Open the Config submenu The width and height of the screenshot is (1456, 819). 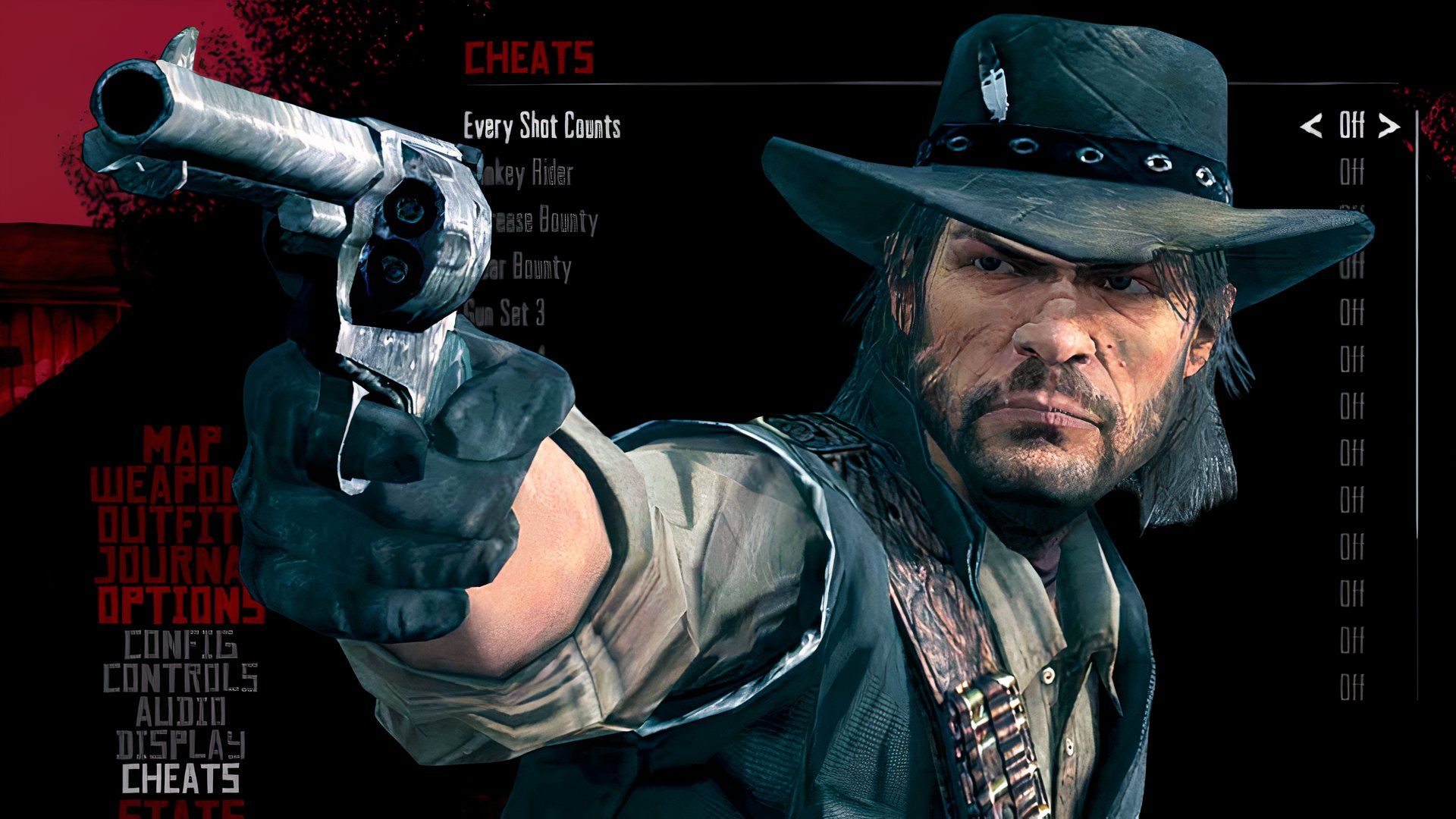pyautogui.click(x=180, y=645)
